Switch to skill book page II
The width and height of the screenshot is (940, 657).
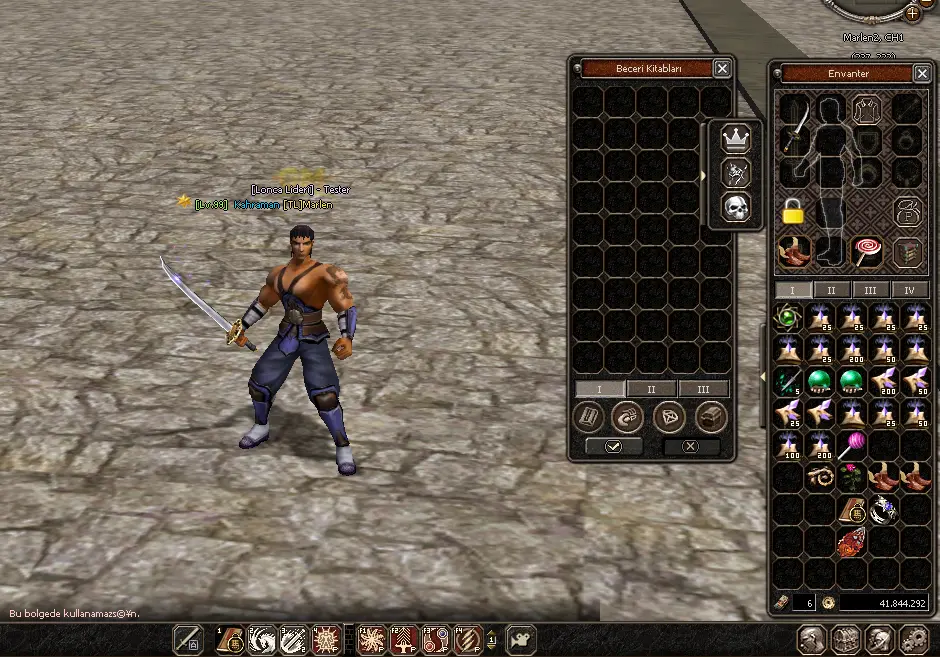pyautogui.click(x=652, y=389)
